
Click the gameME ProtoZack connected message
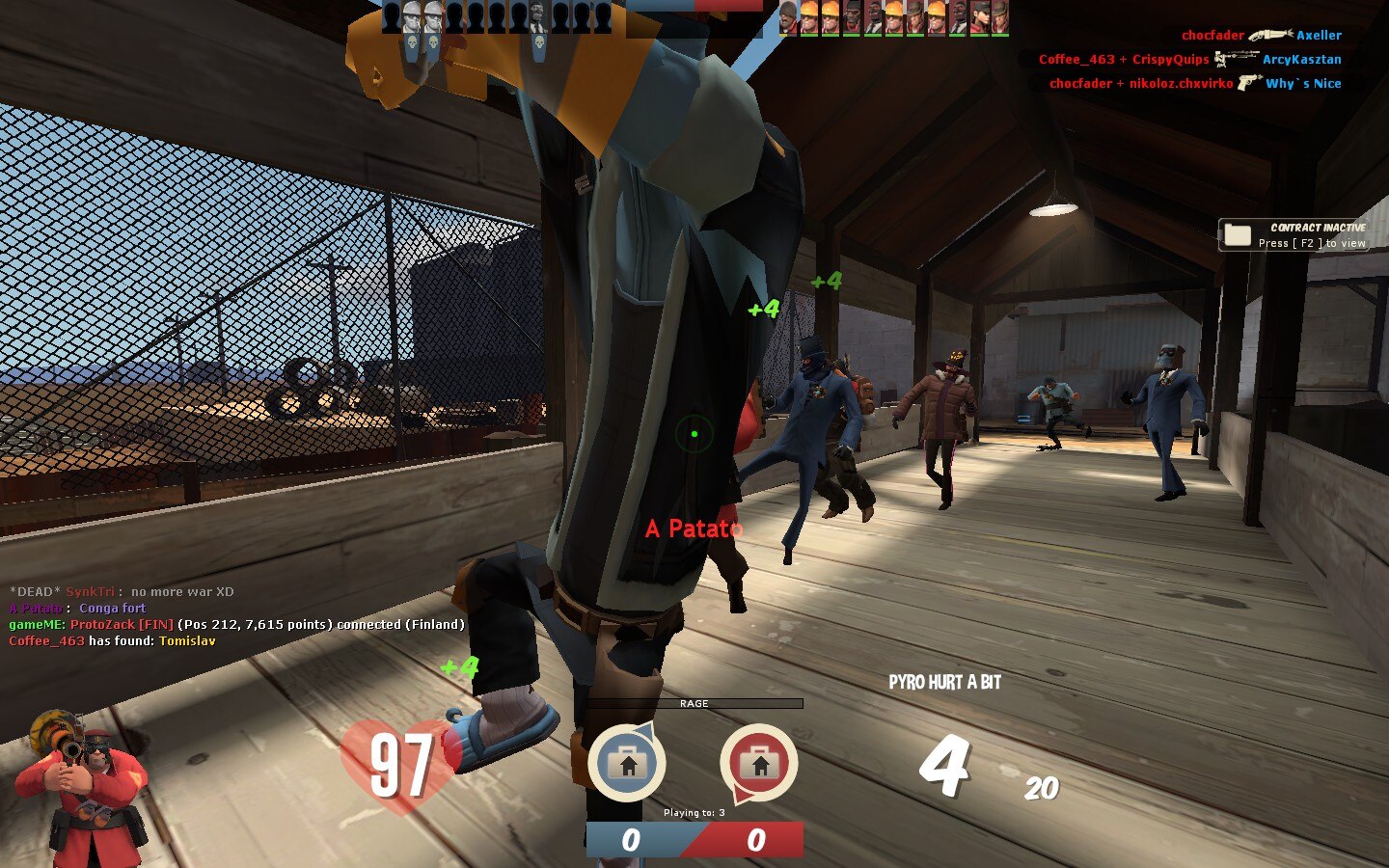pos(236,624)
